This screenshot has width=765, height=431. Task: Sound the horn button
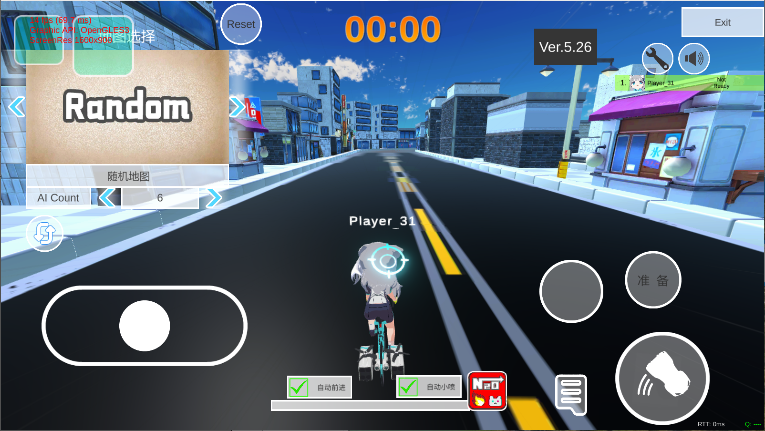tap(662, 380)
